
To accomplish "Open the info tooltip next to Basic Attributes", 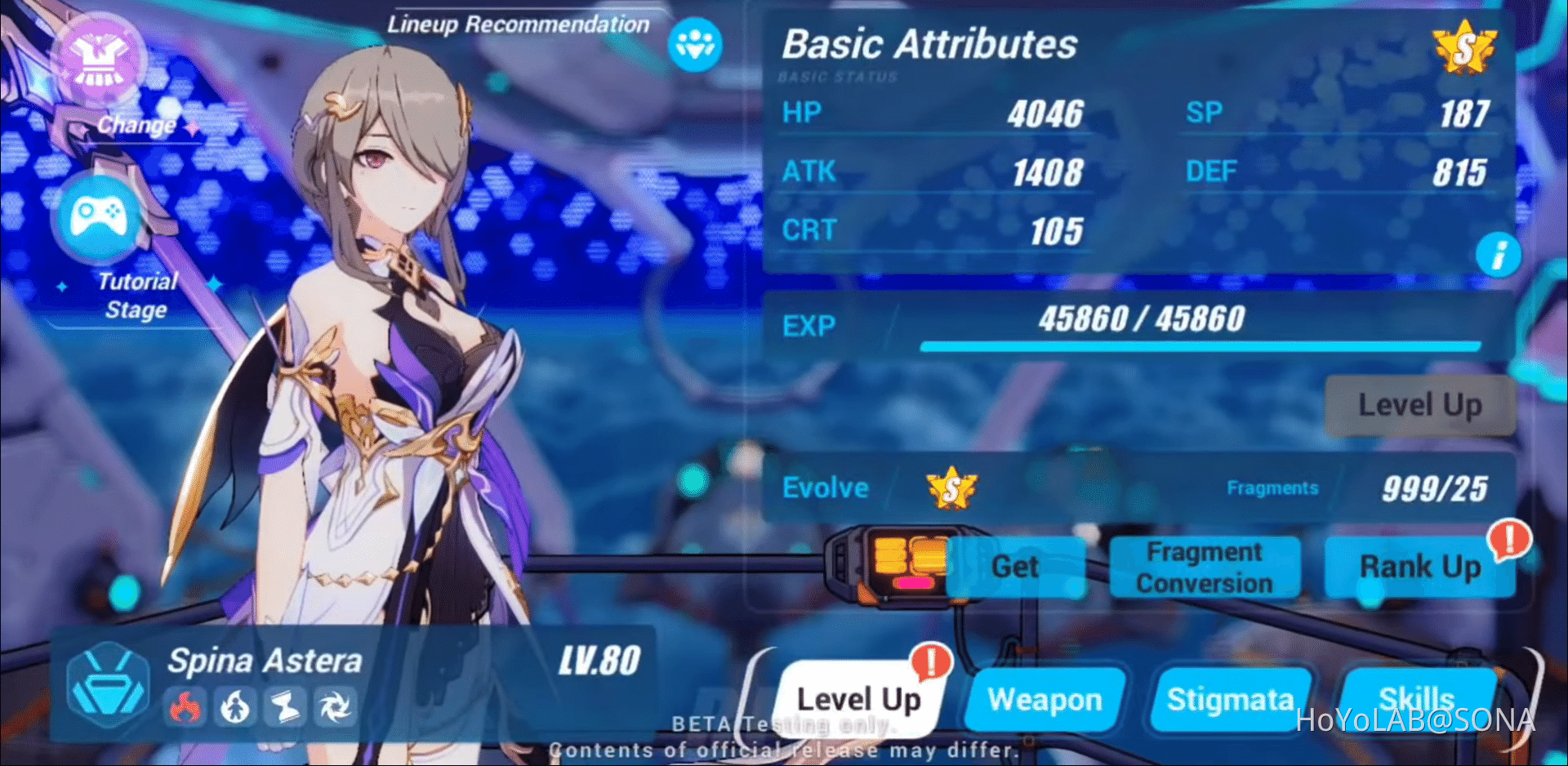I will tap(1499, 256).
